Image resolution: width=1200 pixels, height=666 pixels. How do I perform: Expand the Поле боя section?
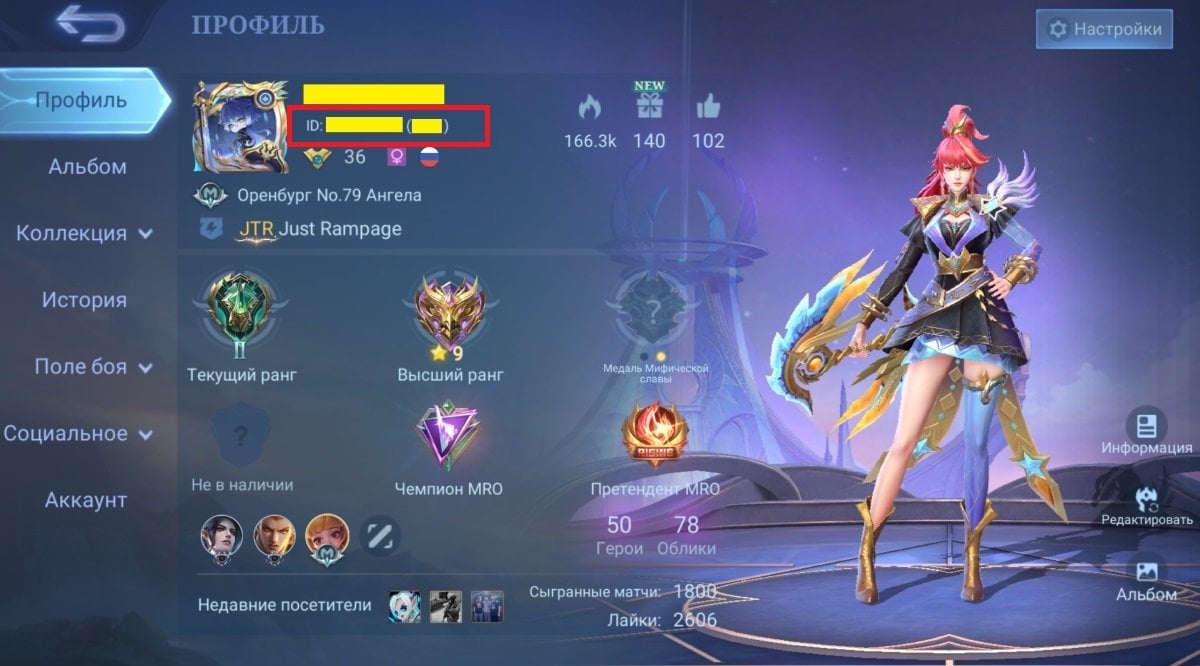coord(94,367)
